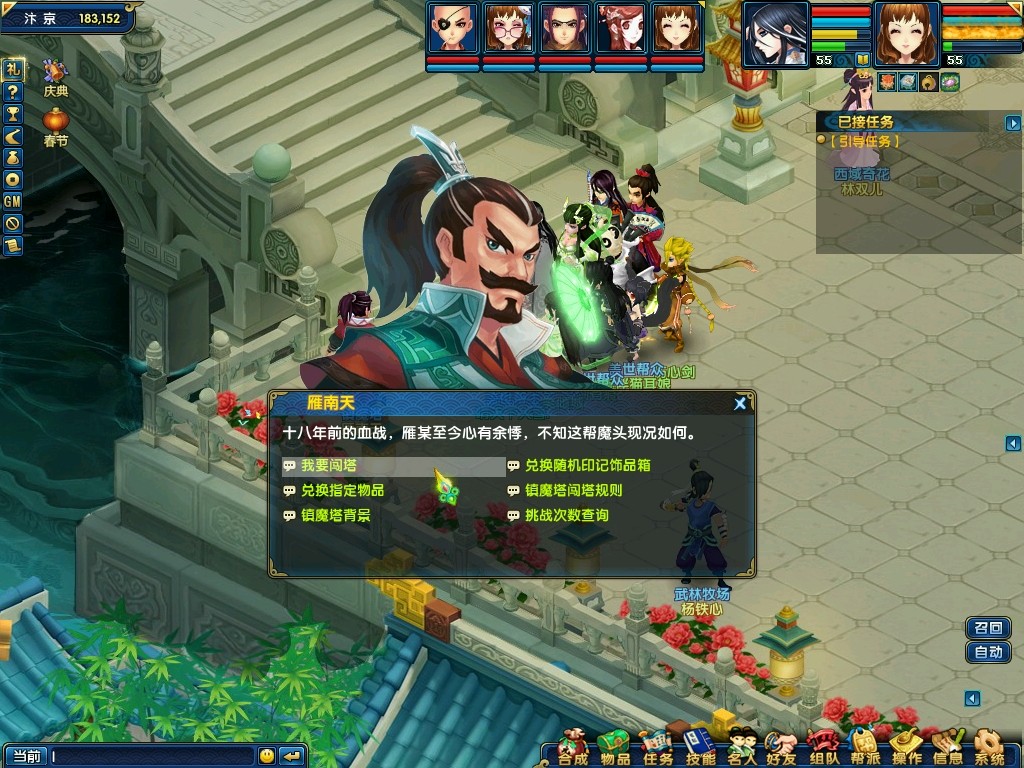1024x768 pixels.
Task: Toggle the 自动 auto button
Action: tap(988, 652)
